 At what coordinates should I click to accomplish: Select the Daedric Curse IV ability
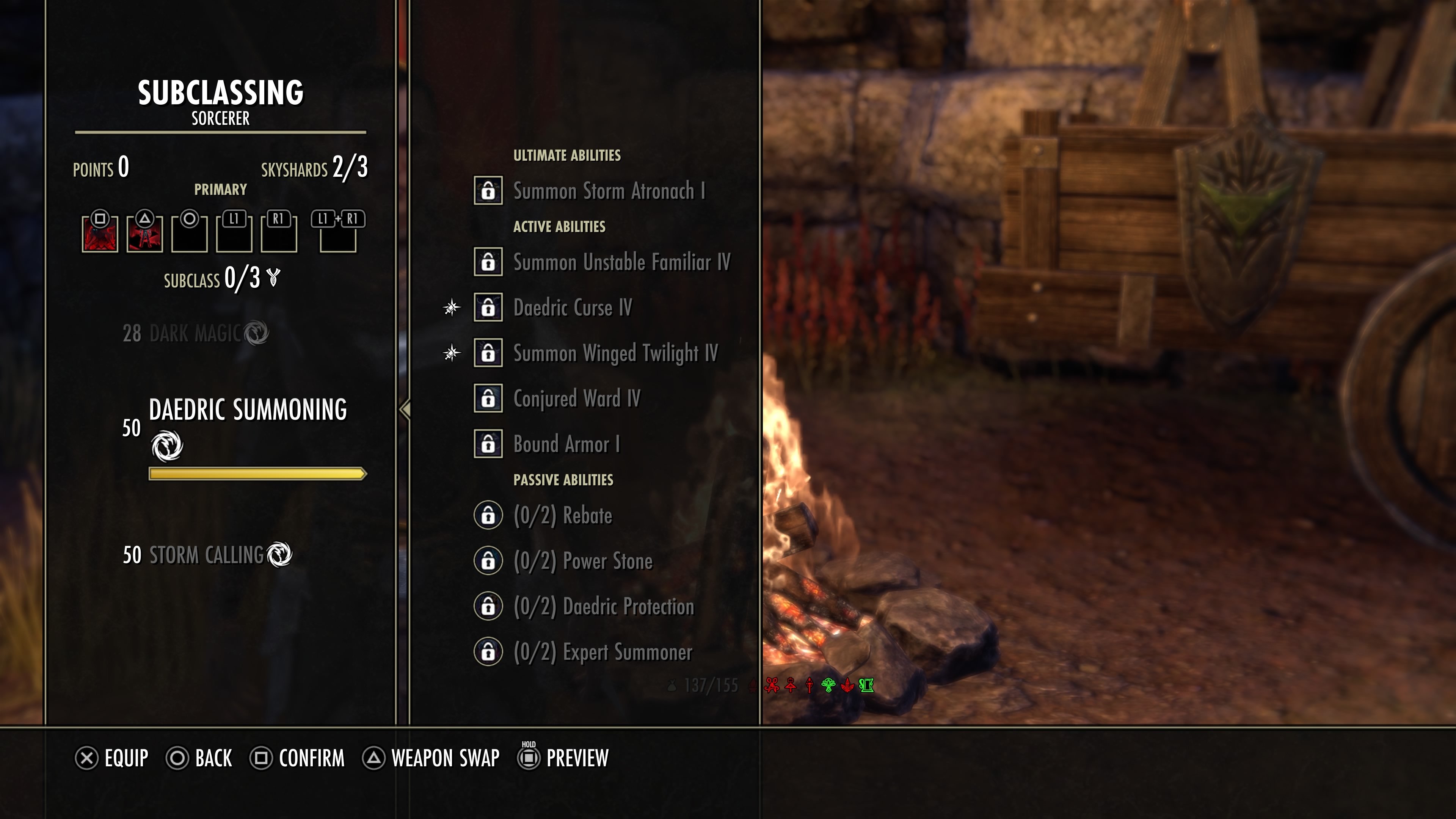[x=572, y=308]
